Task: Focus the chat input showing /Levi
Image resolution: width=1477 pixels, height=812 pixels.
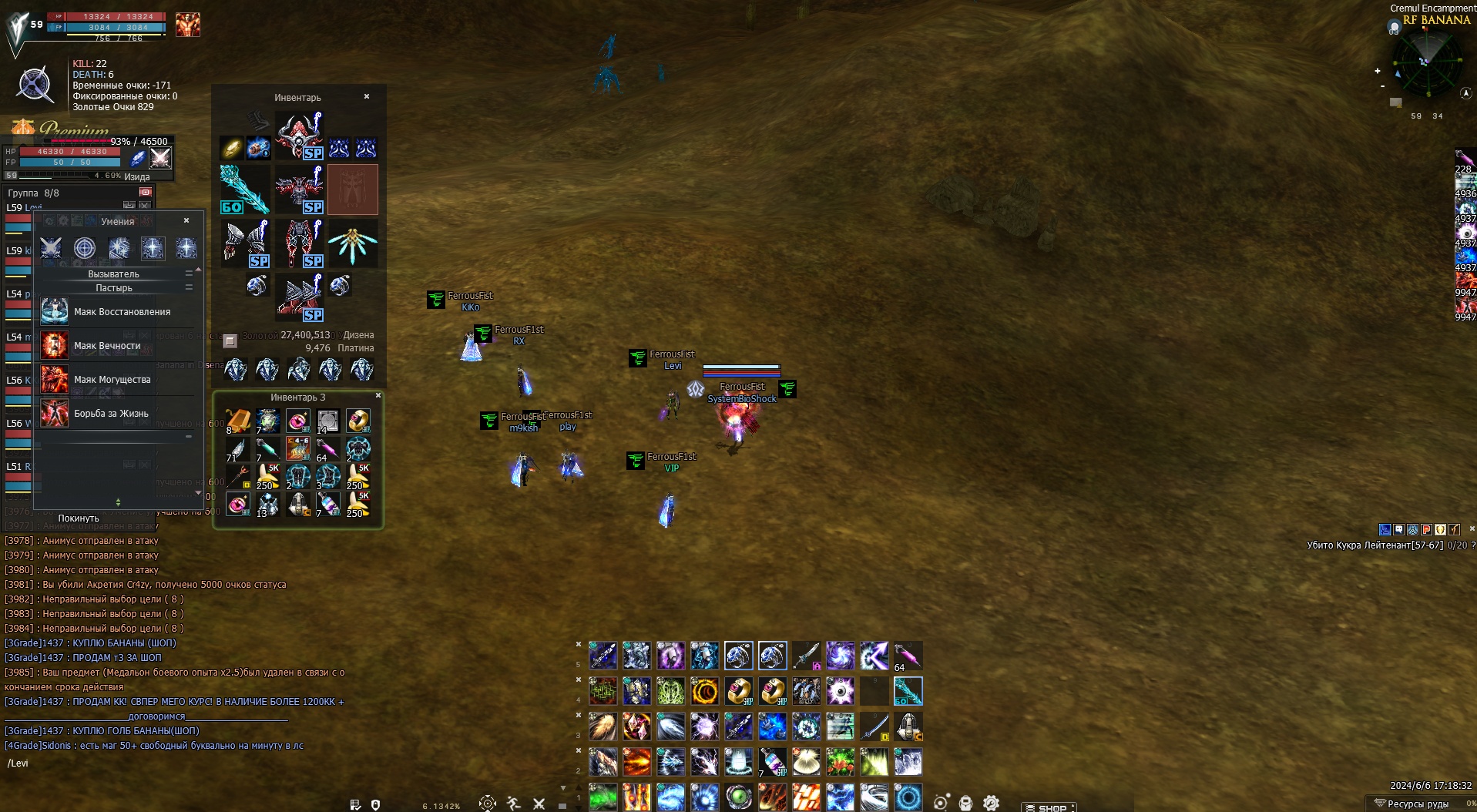Action: point(154,763)
